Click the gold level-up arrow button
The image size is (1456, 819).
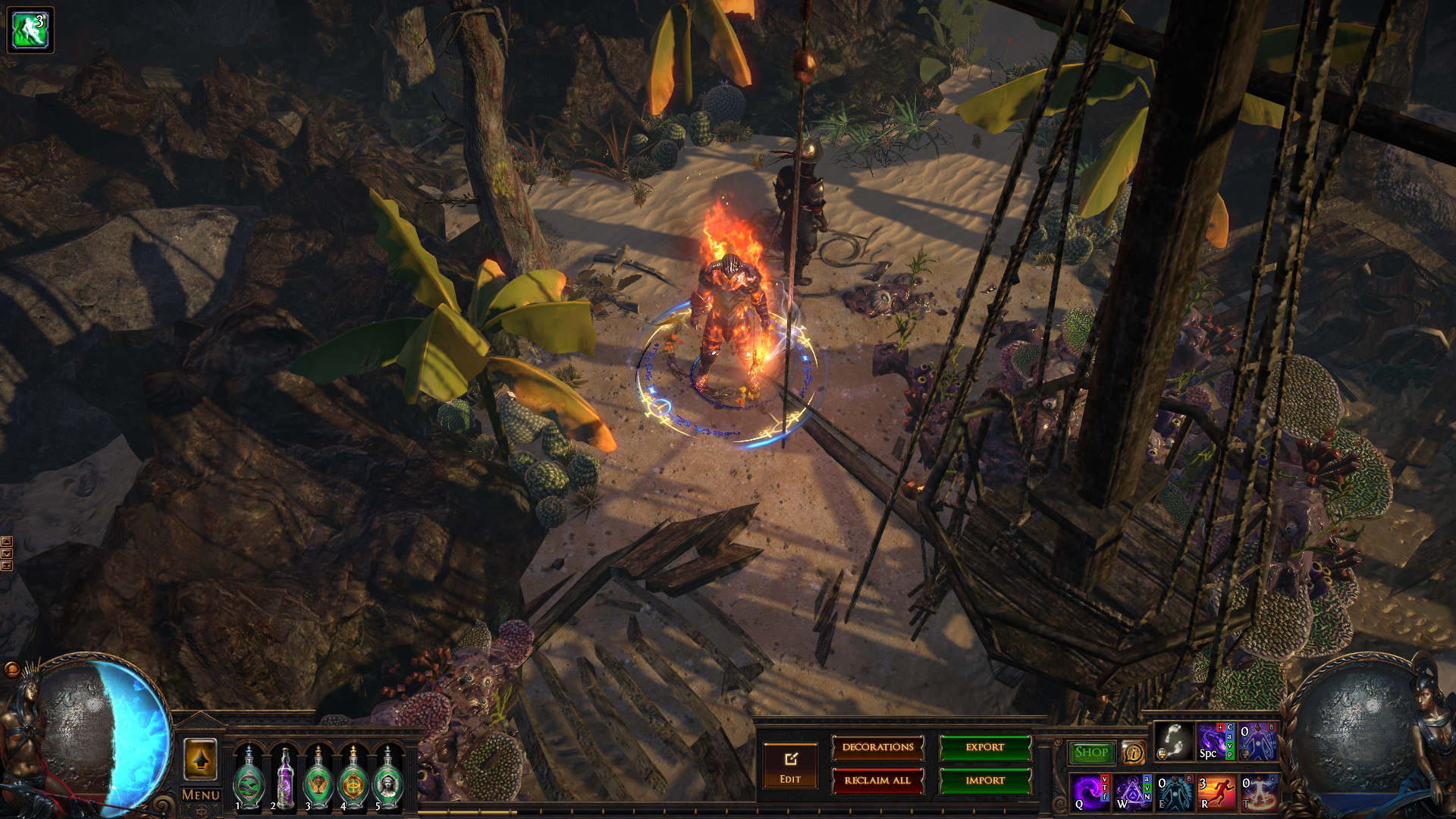[x=200, y=759]
